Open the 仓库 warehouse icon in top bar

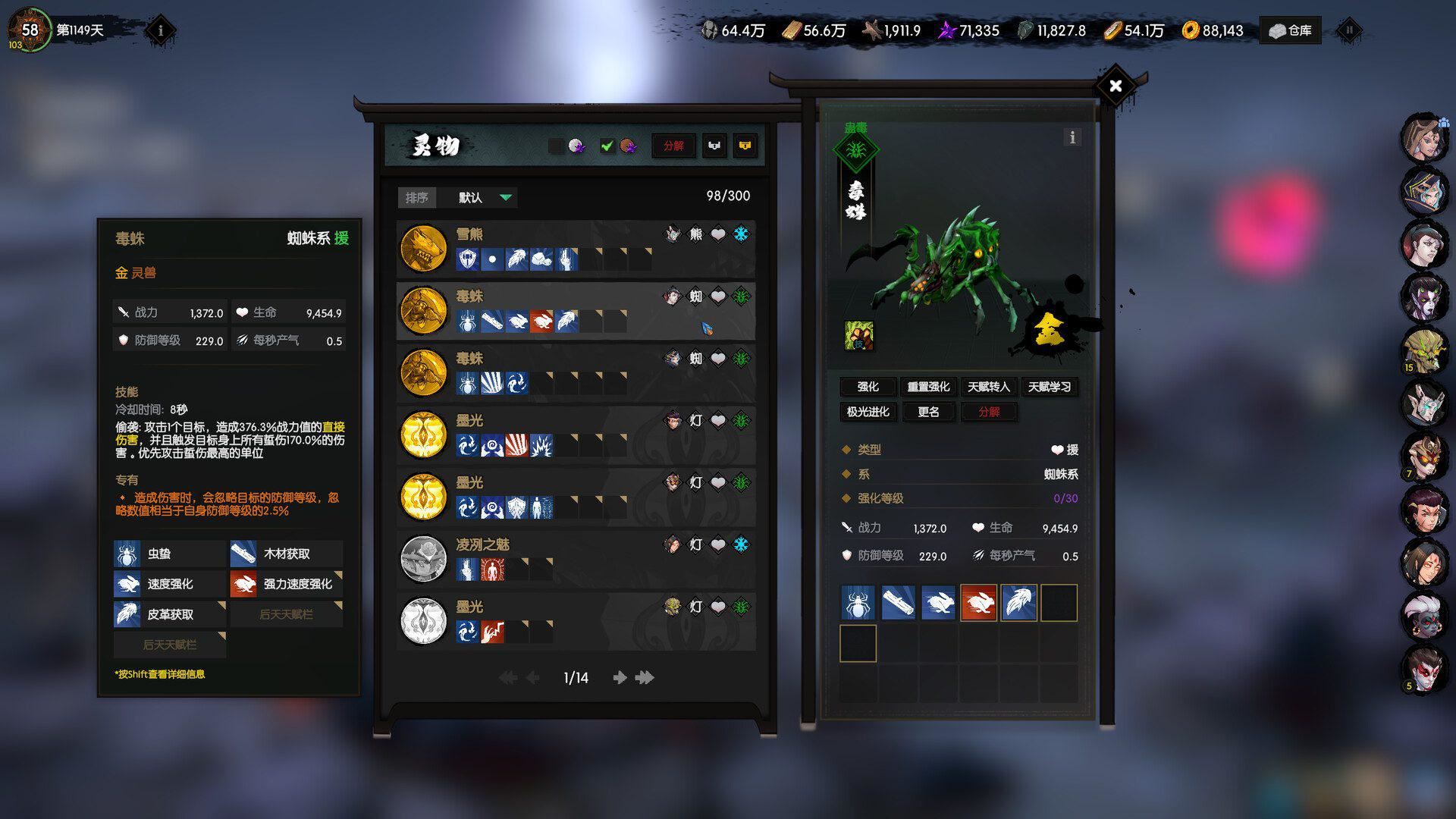1289,30
